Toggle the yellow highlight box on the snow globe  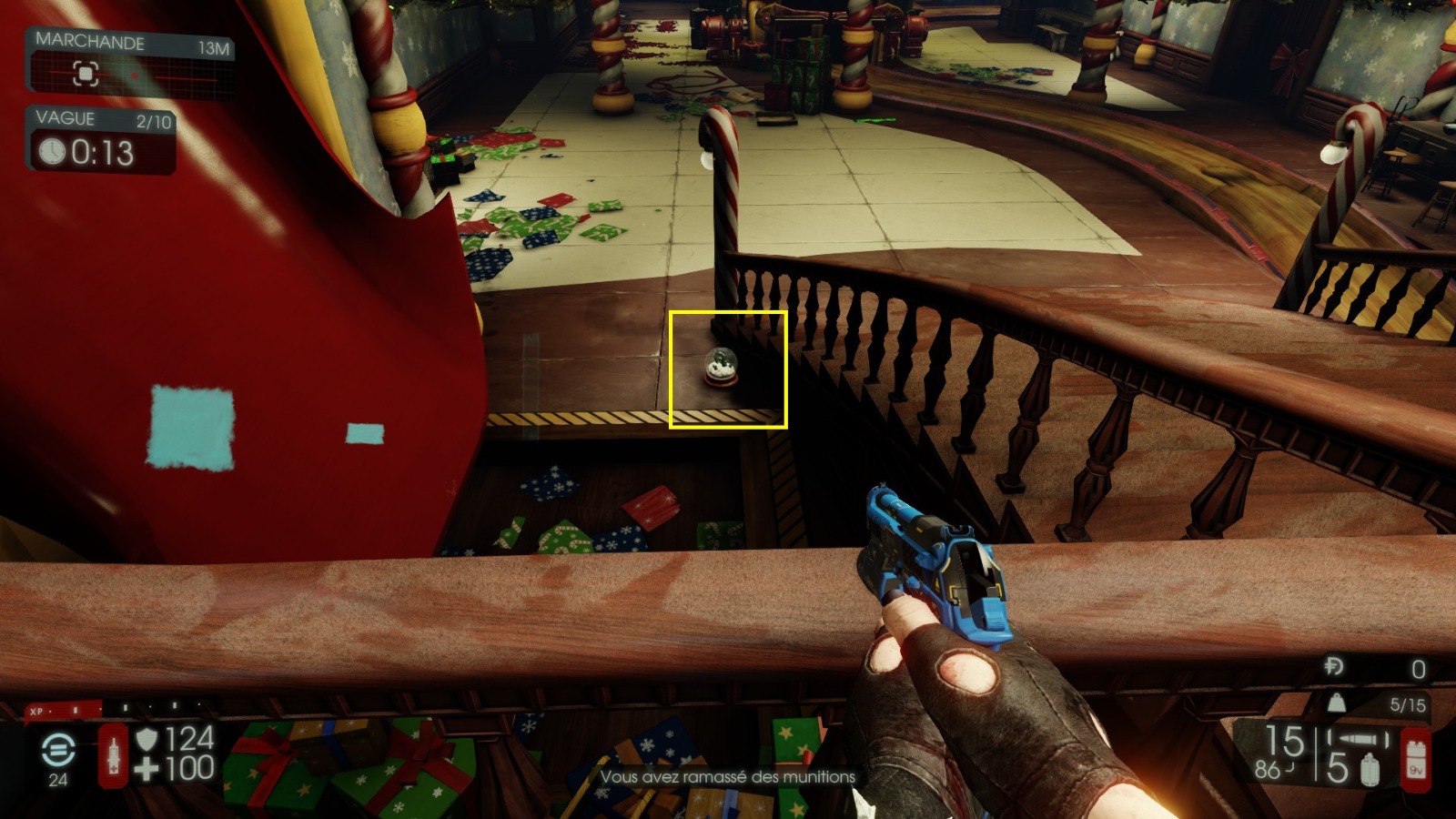pos(728,369)
